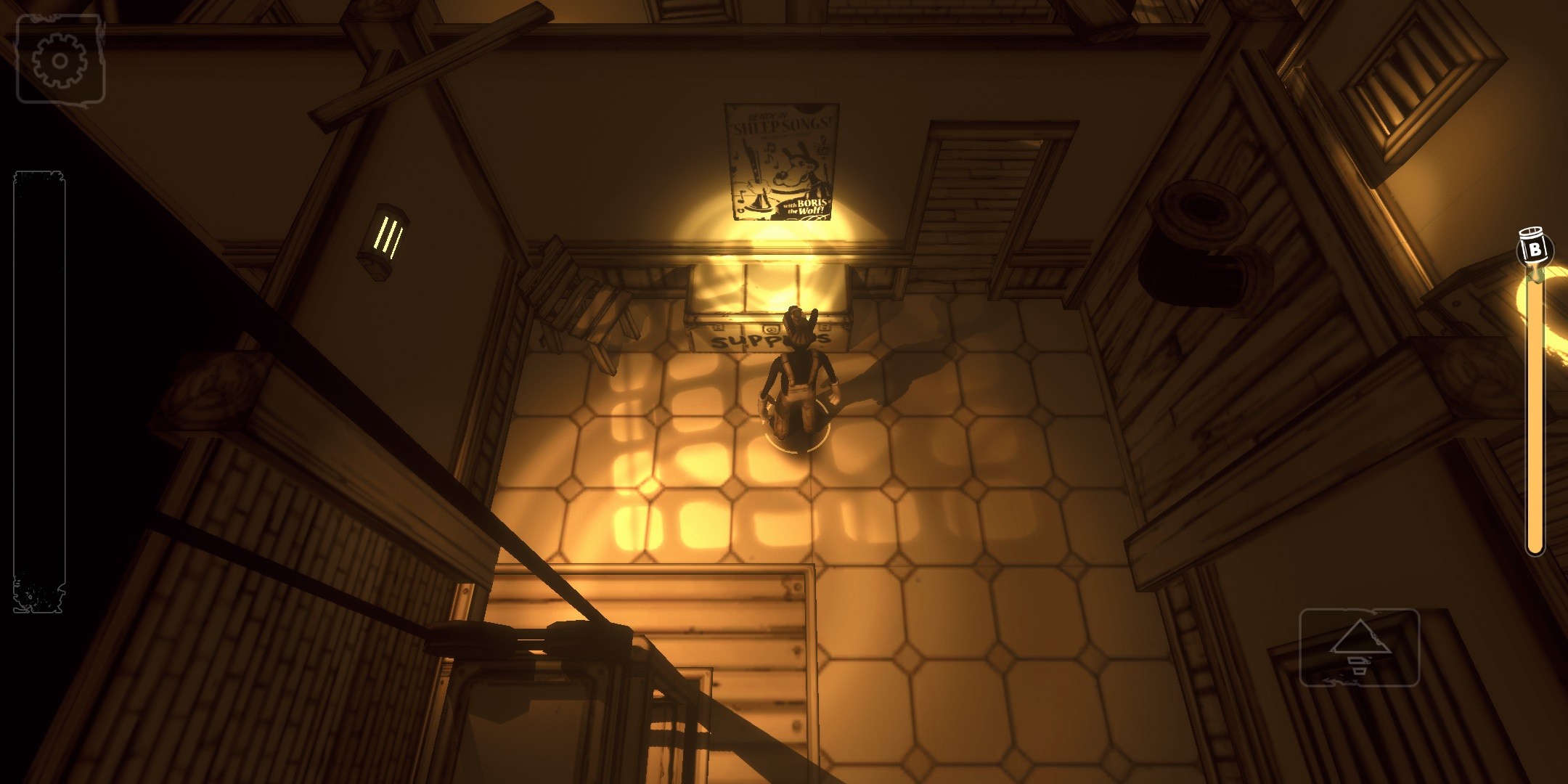The width and height of the screenshot is (1568, 784).
Task: Open the gear settings menu
Action: tap(60, 60)
